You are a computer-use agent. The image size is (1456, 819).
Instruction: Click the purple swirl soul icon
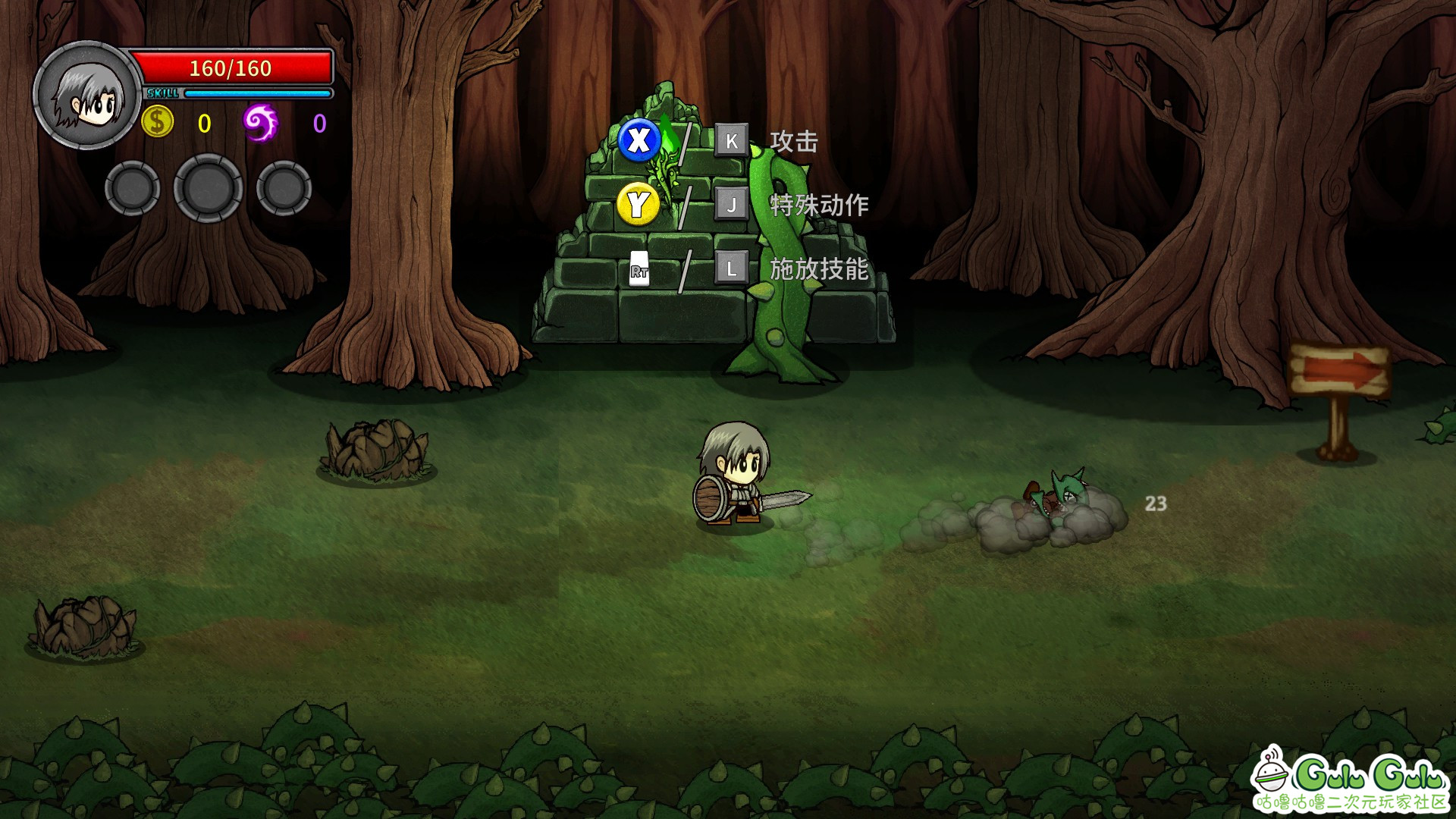click(260, 123)
